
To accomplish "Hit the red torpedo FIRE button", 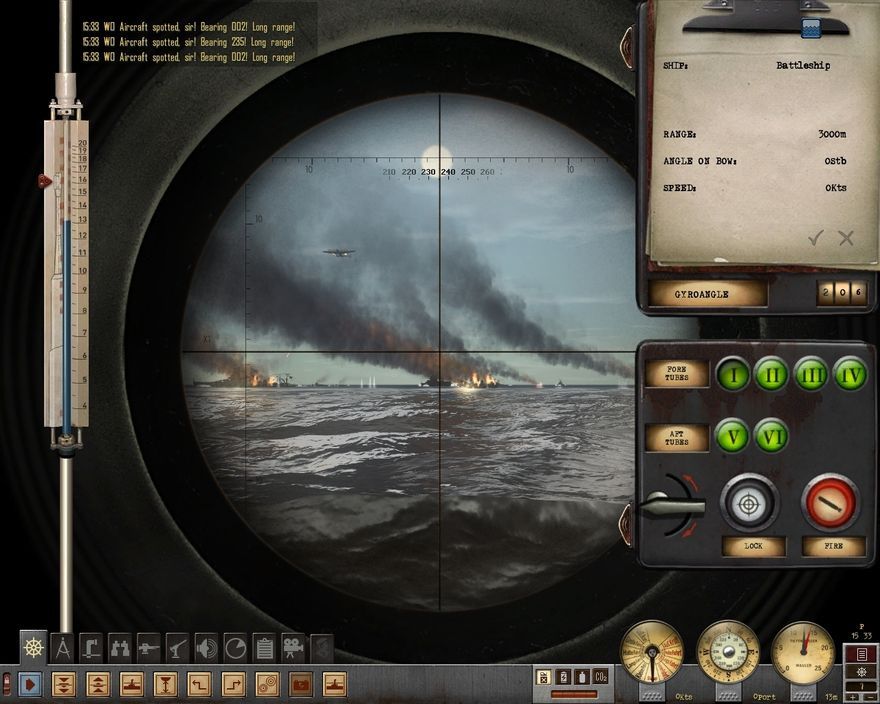I will (830, 502).
